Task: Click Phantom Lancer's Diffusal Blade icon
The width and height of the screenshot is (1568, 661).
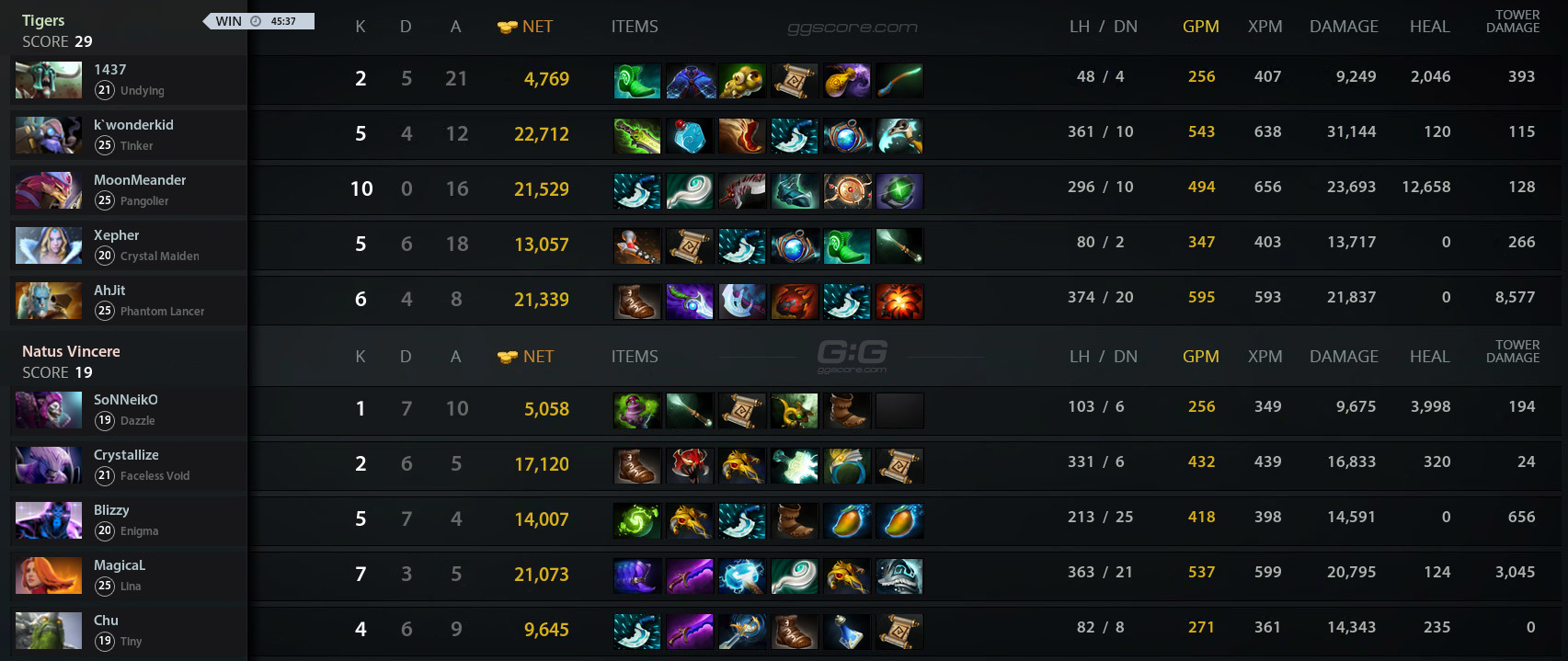Action: [690, 302]
